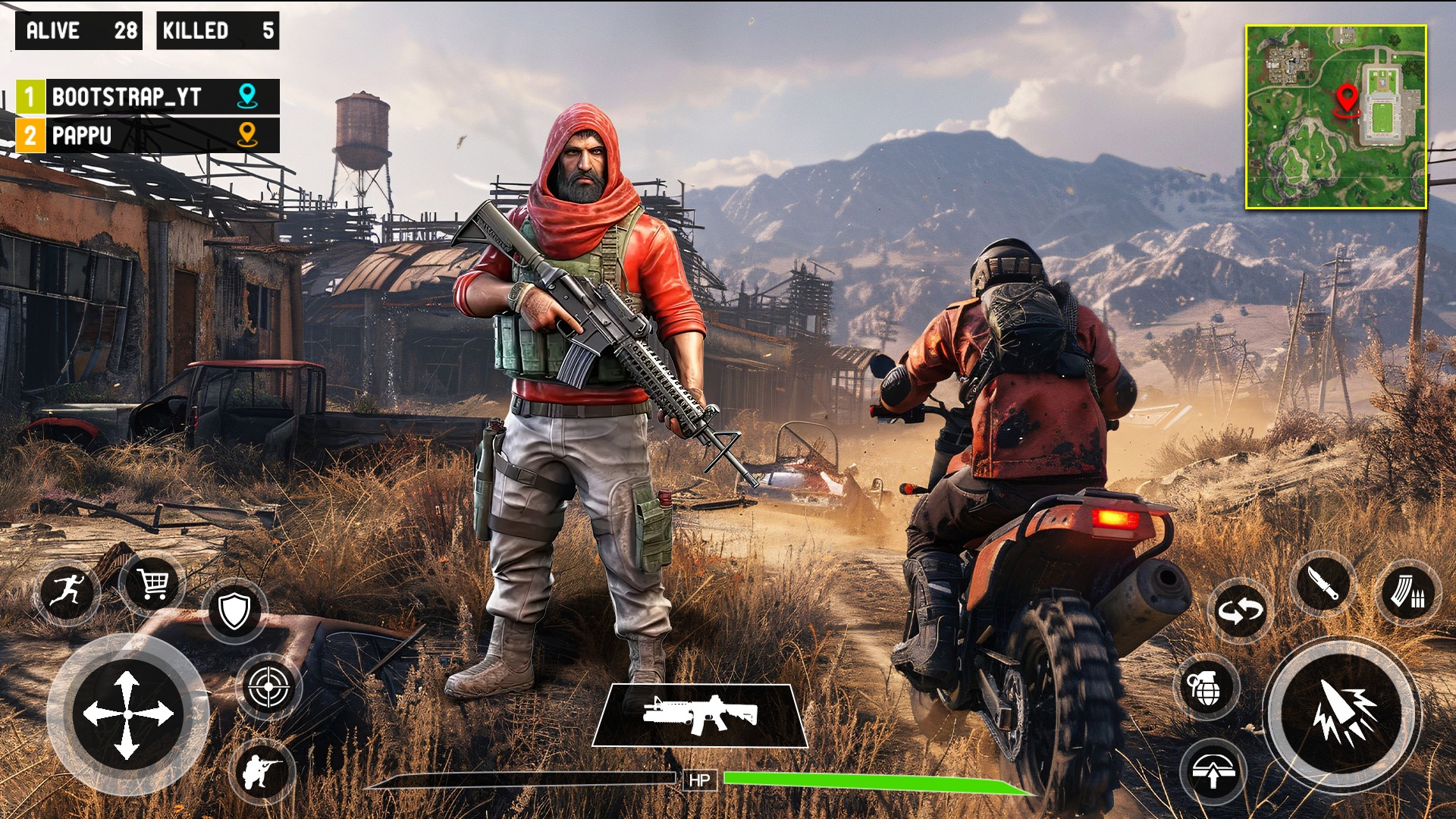The image size is (1456, 819).
Task: Tap the KILLED counter panel
Action: point(216,32)
